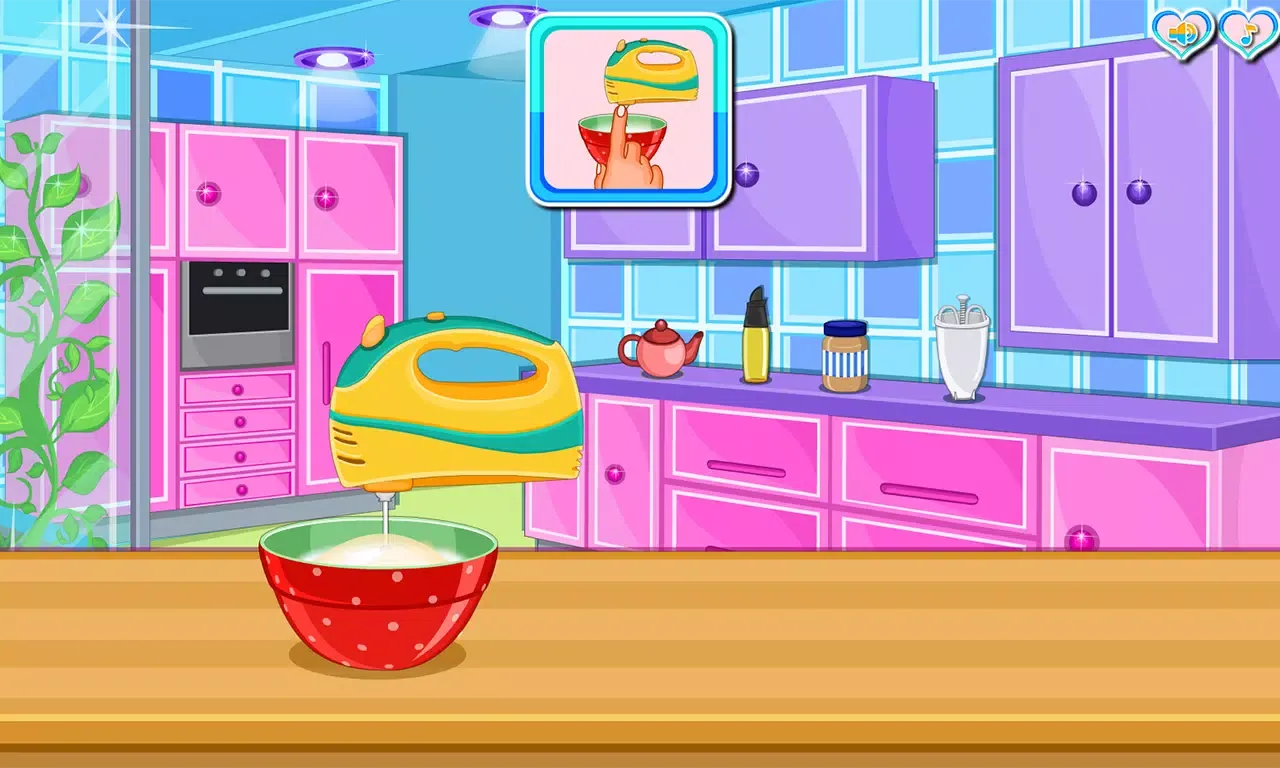Image resolution: width=1280 pixels, height=768 pixels.
Task: Select the peanut butter jar
Action: (x=843, y=355)
